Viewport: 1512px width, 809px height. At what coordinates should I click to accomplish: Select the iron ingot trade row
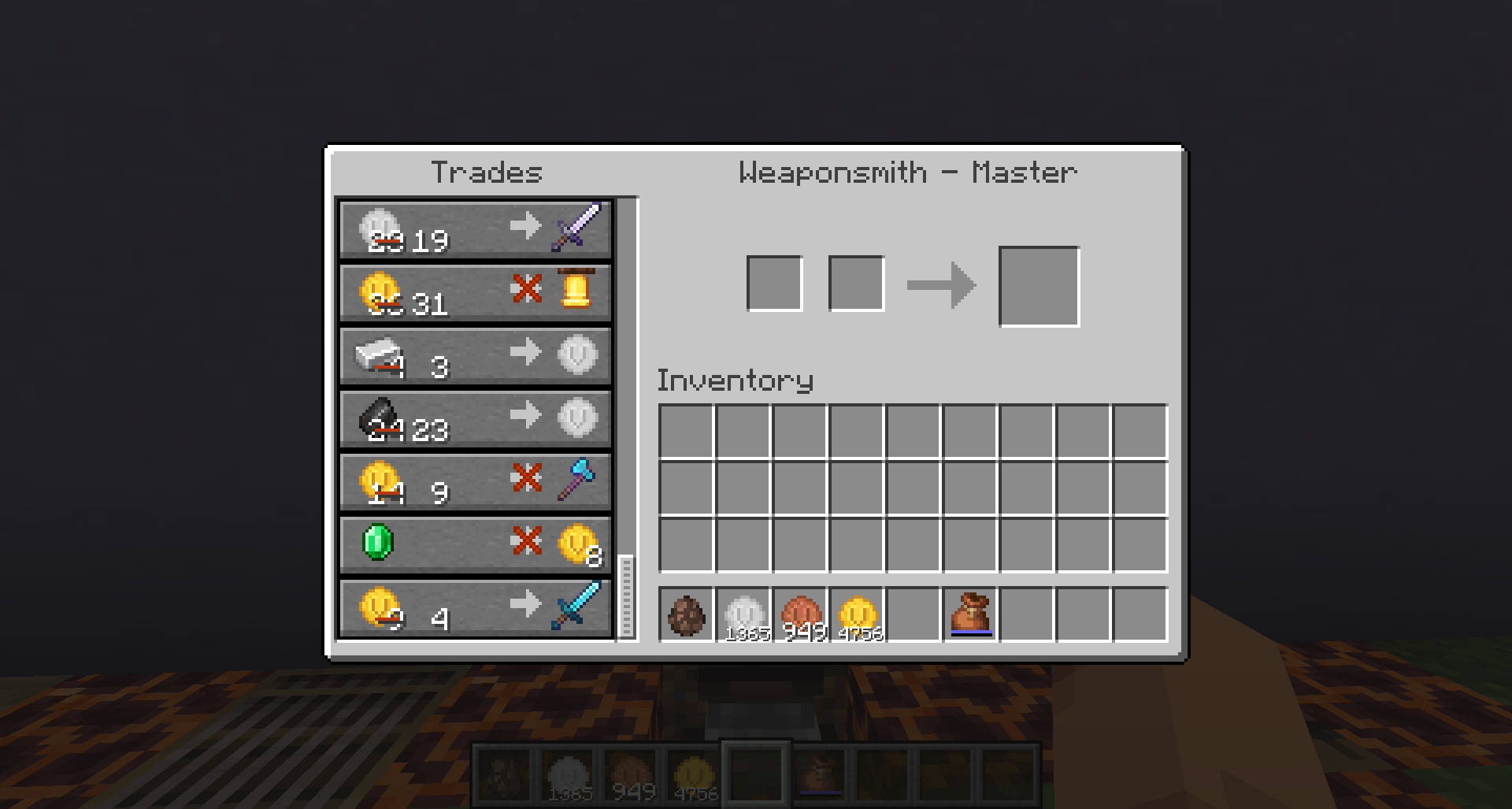[x=472, y=355]
